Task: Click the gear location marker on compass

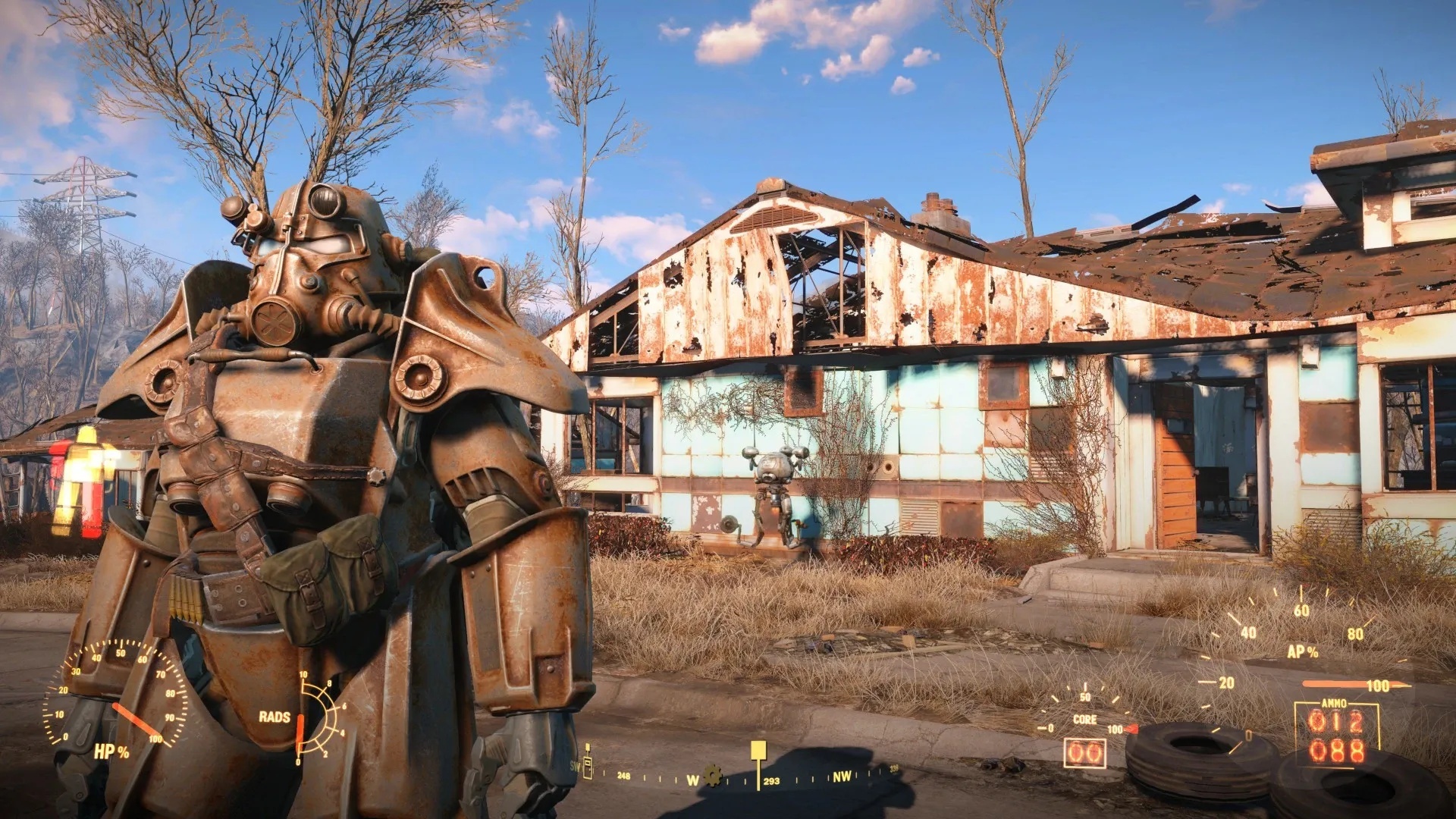Action: pos(713,775)
